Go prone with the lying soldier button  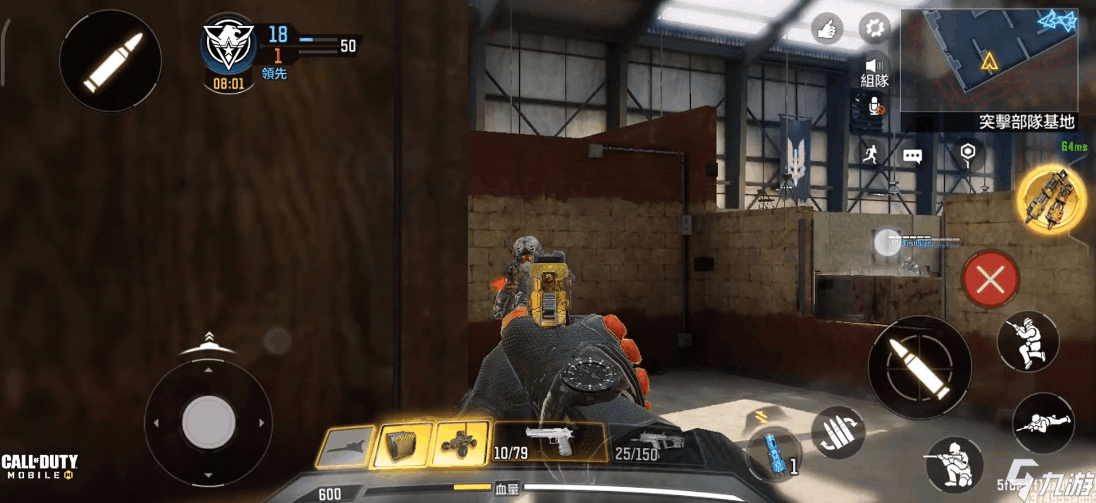pyautogui.click(x=1043, y=423)
